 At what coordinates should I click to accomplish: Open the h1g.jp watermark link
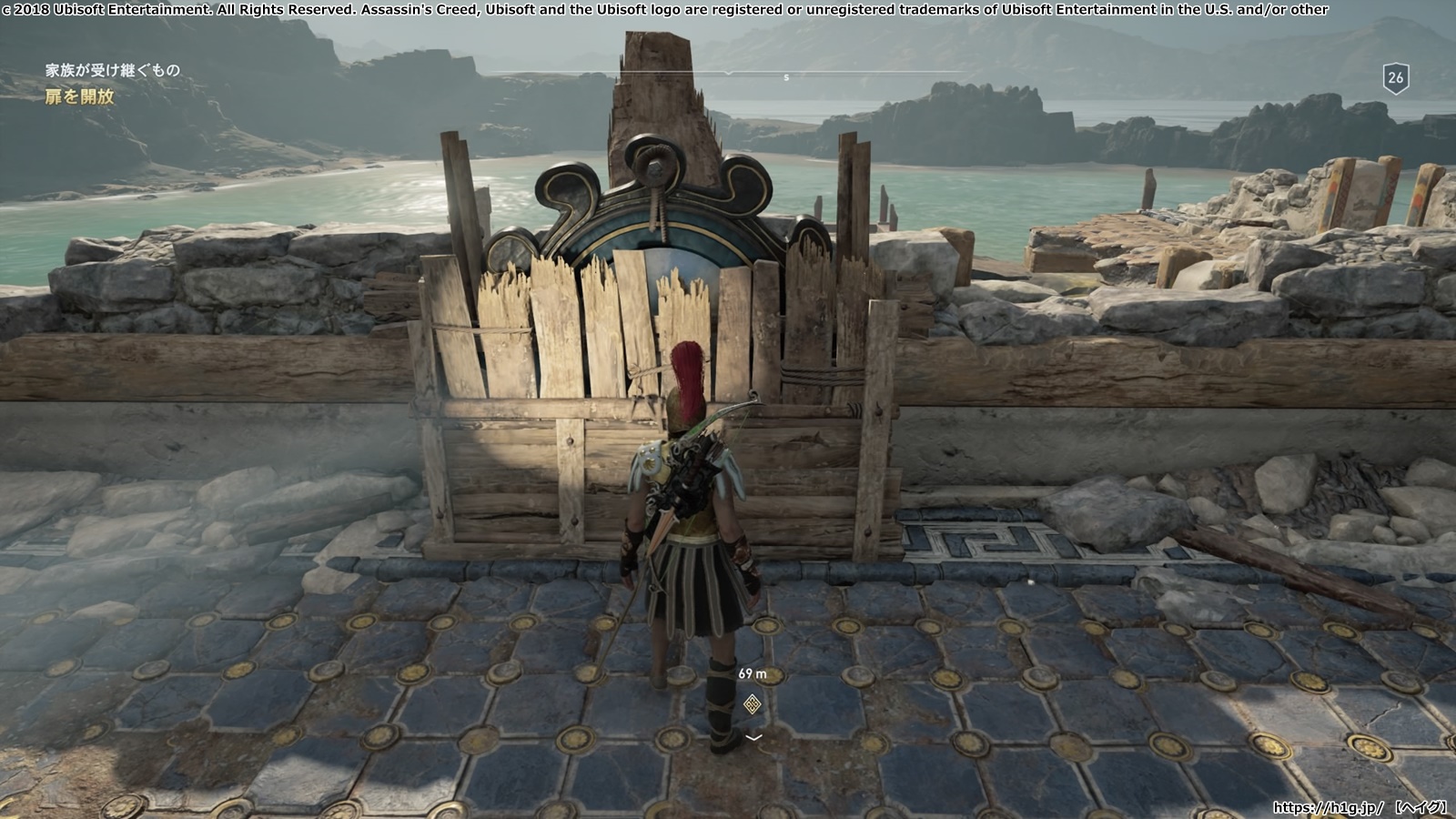[1329, 807]
